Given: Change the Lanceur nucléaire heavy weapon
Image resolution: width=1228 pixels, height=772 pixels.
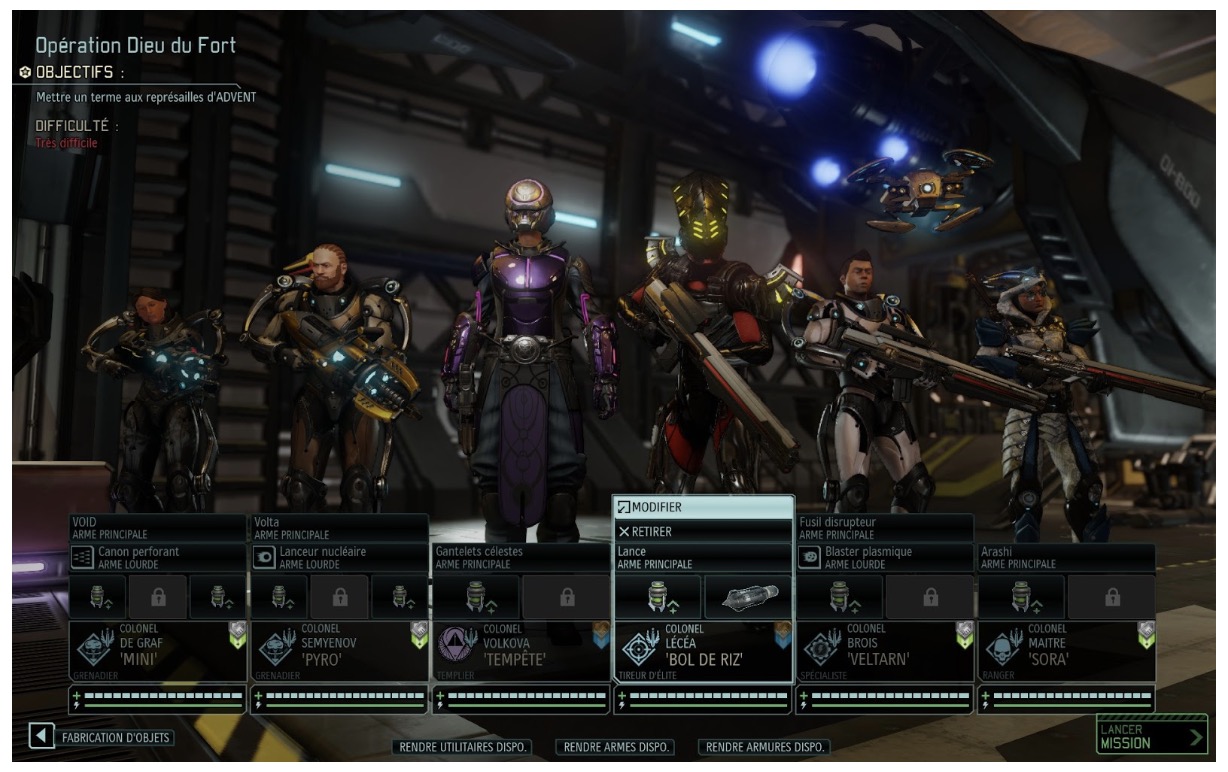Looking at the screenshot, I should click(x=339, y=557).
